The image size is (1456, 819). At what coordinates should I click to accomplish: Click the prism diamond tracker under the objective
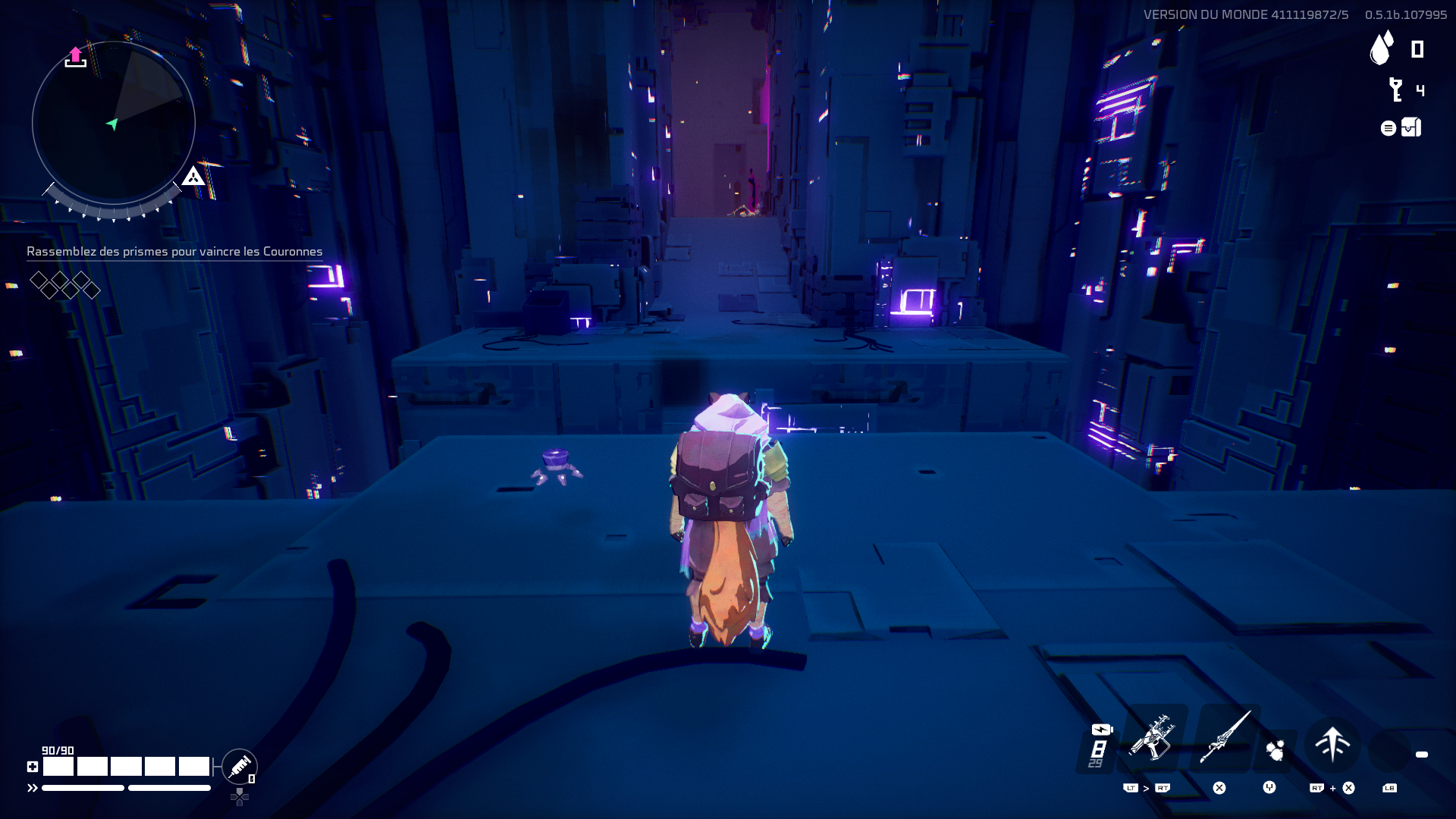64,285
